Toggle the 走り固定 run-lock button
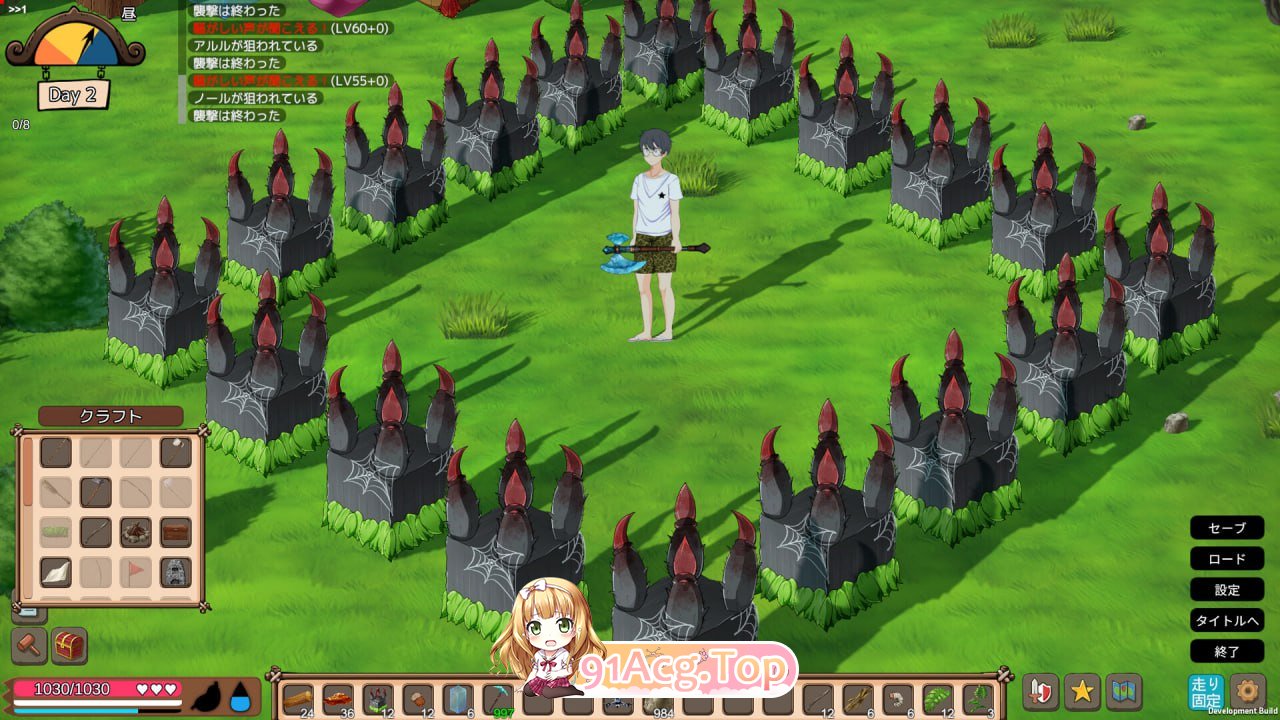Image resolution: width=1280 pixels, height=720 pixels. pyautogui.click(x=1209, y=690)
